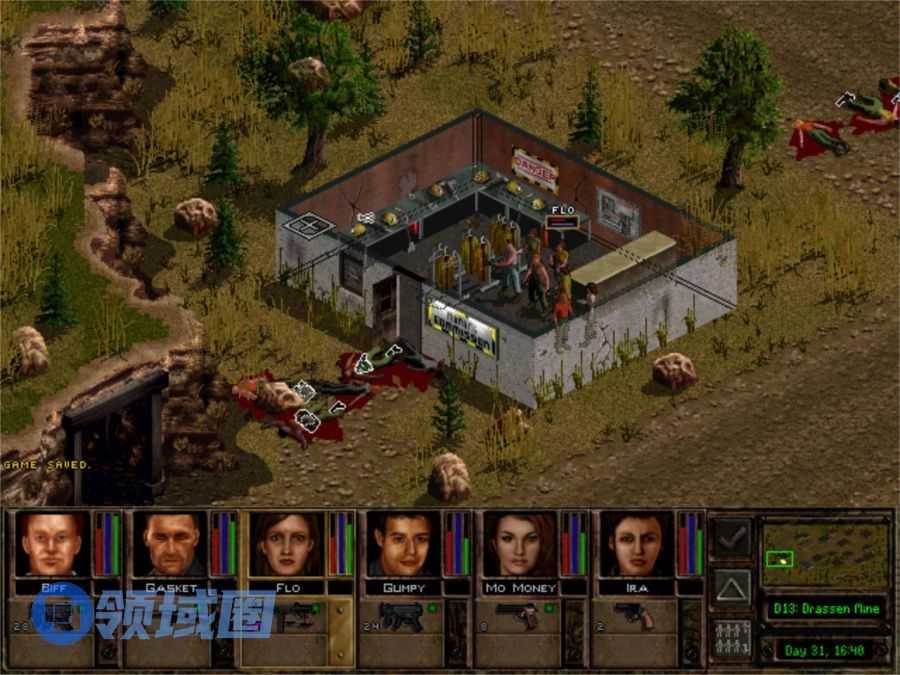Pick Gumpy's portrait
Viewport: 900px width, 675px height.
403,544
